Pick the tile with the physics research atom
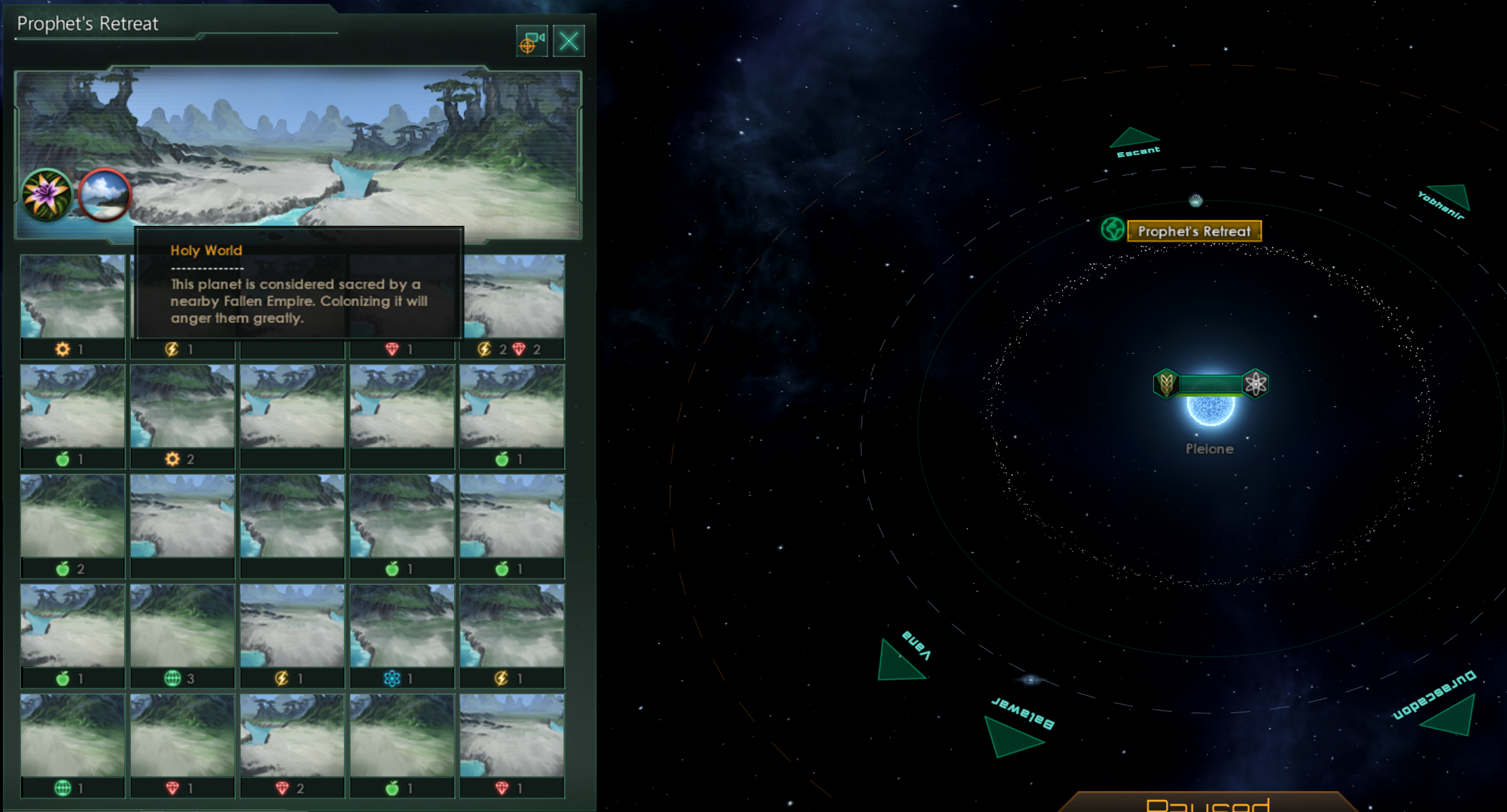Screen dimensions: 1507x812 (x=402, y=635)
